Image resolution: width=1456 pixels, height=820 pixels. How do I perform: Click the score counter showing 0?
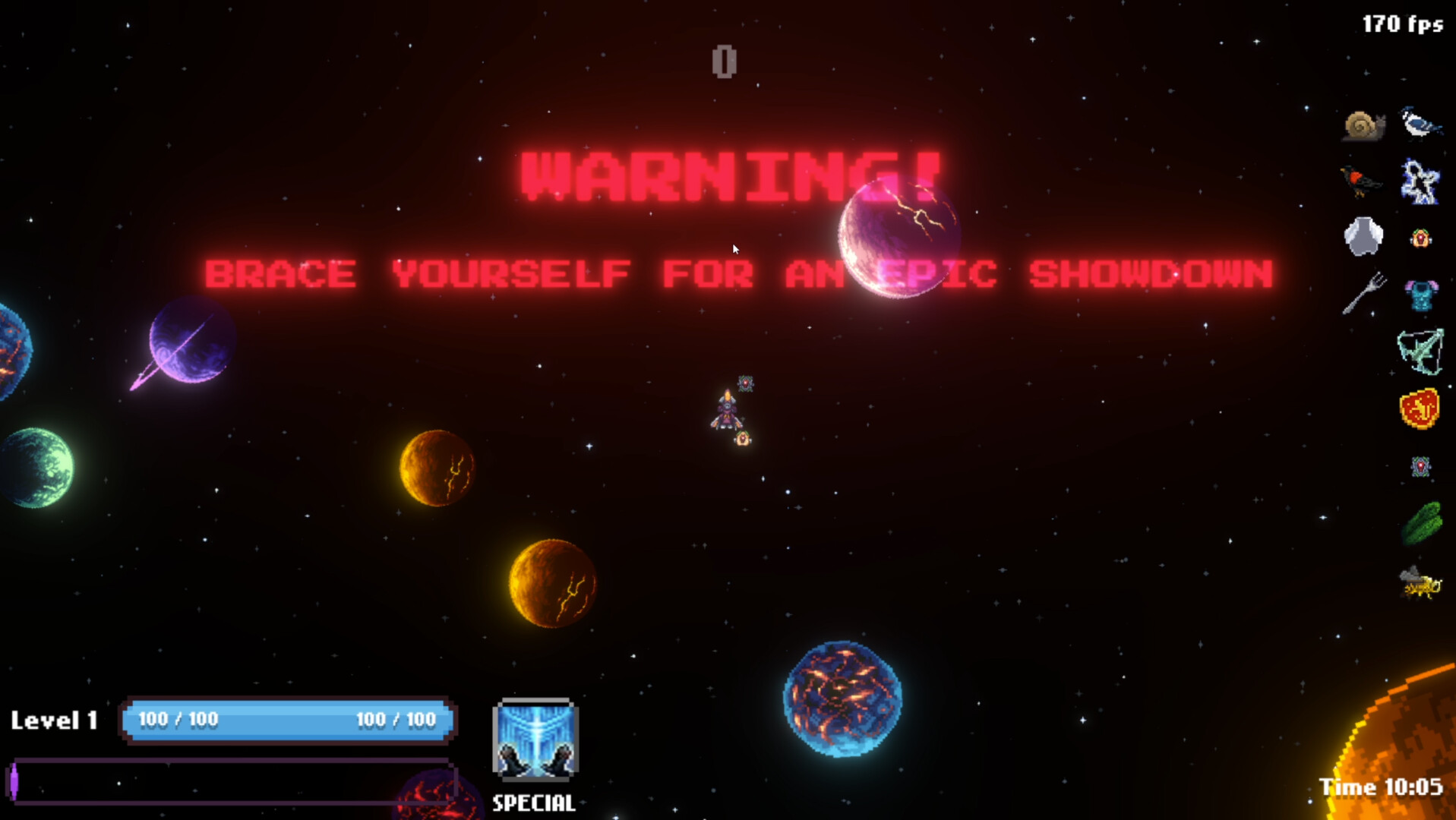(725, 61)
